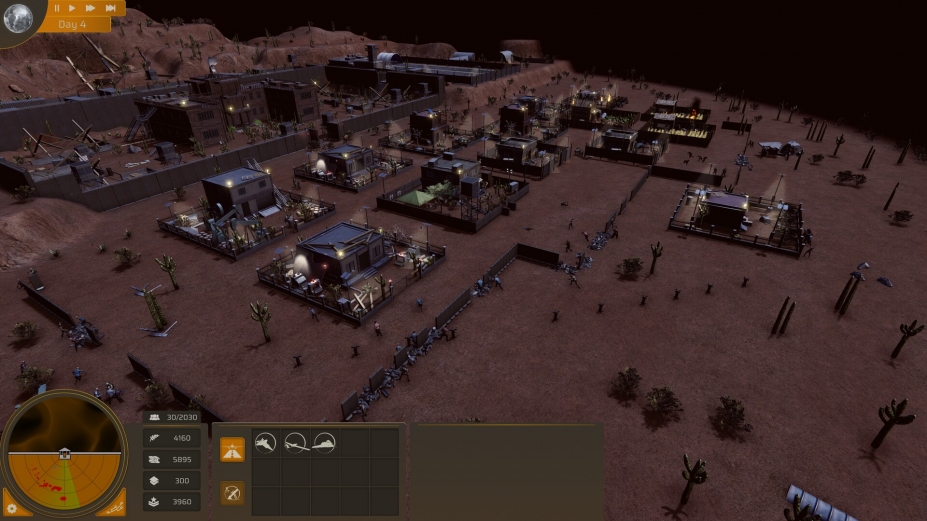Select the airstrip runway category
This screenshot has height=521, width=927.
click(233, 449)
